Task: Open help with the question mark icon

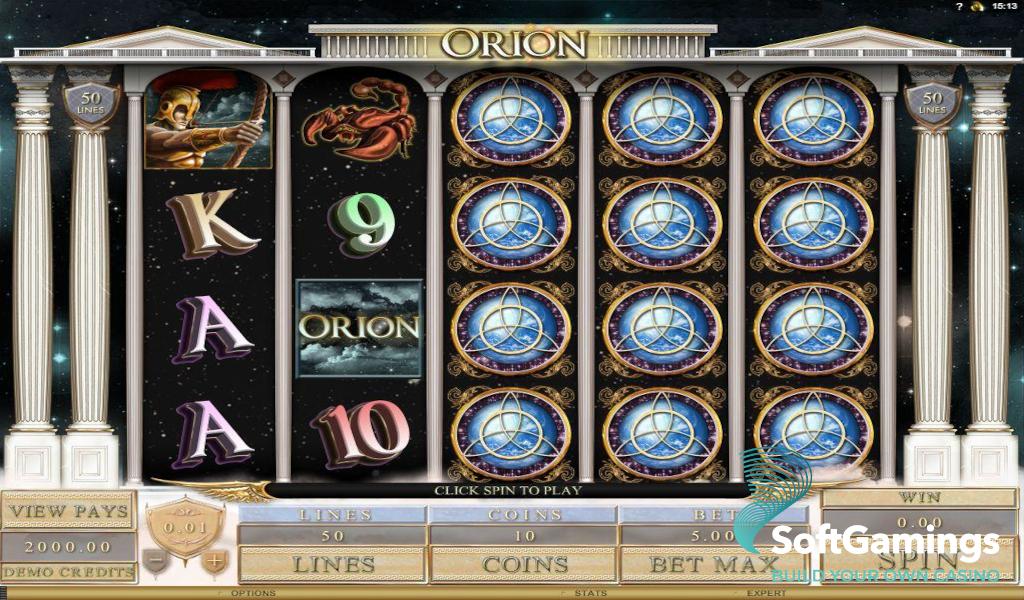Action: pos(958,7)
